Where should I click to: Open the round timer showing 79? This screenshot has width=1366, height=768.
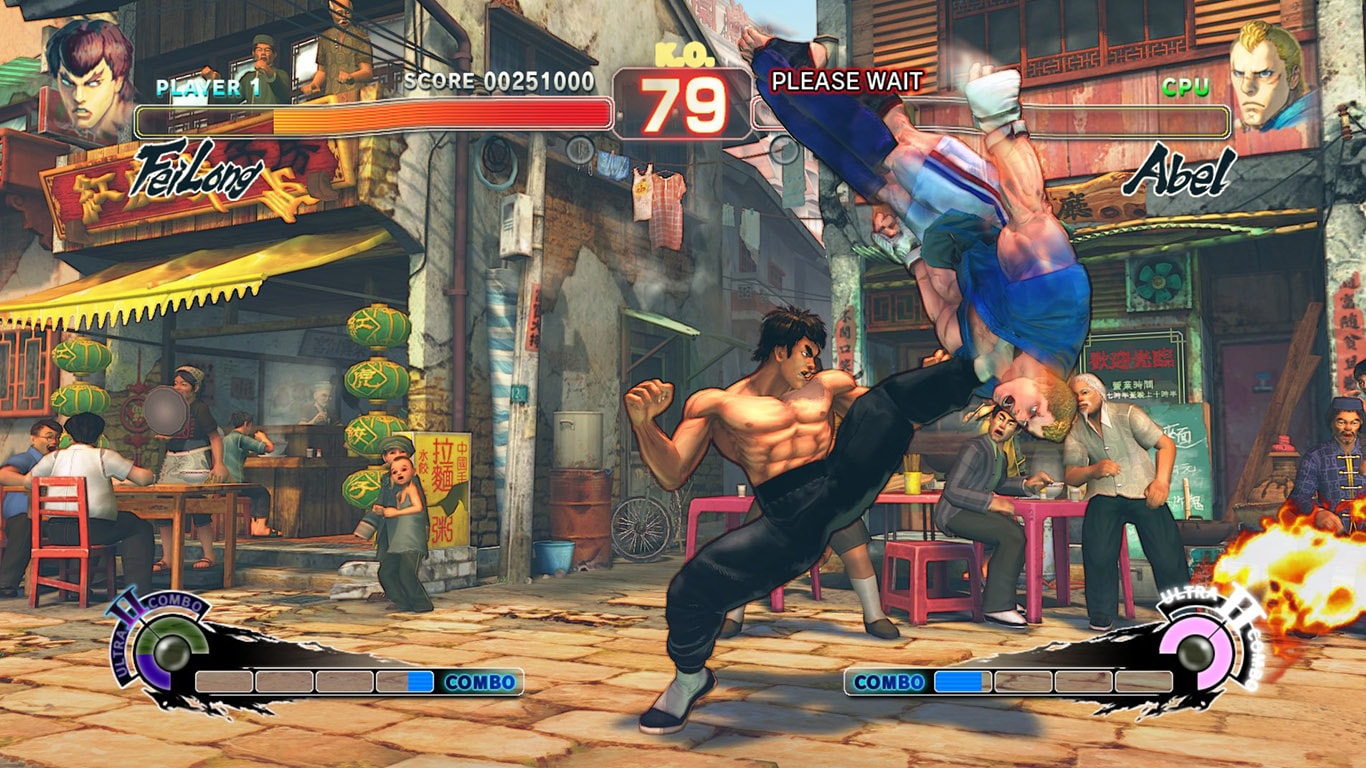687,99
